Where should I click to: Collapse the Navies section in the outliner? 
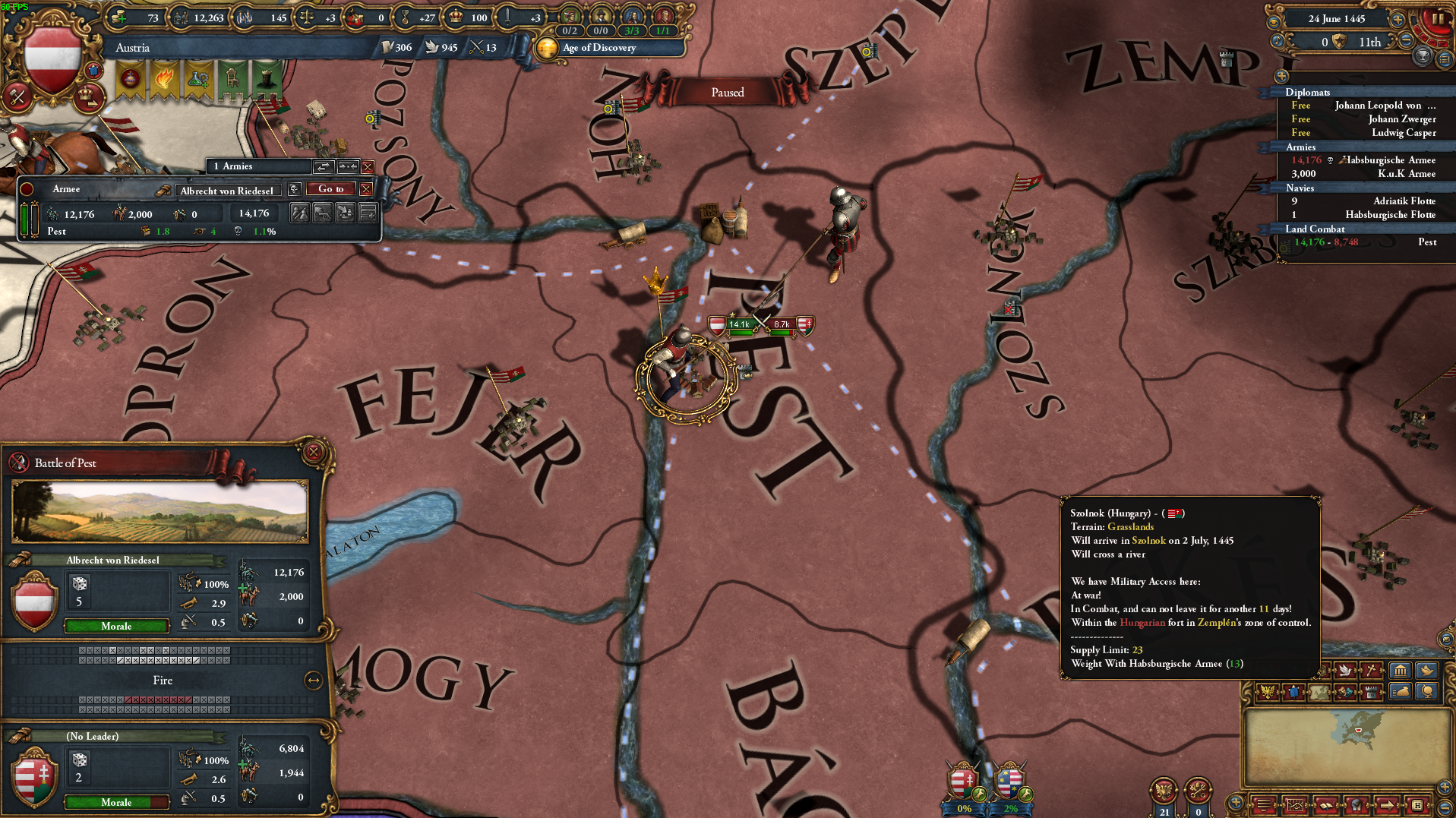(x=1300, y=188)
